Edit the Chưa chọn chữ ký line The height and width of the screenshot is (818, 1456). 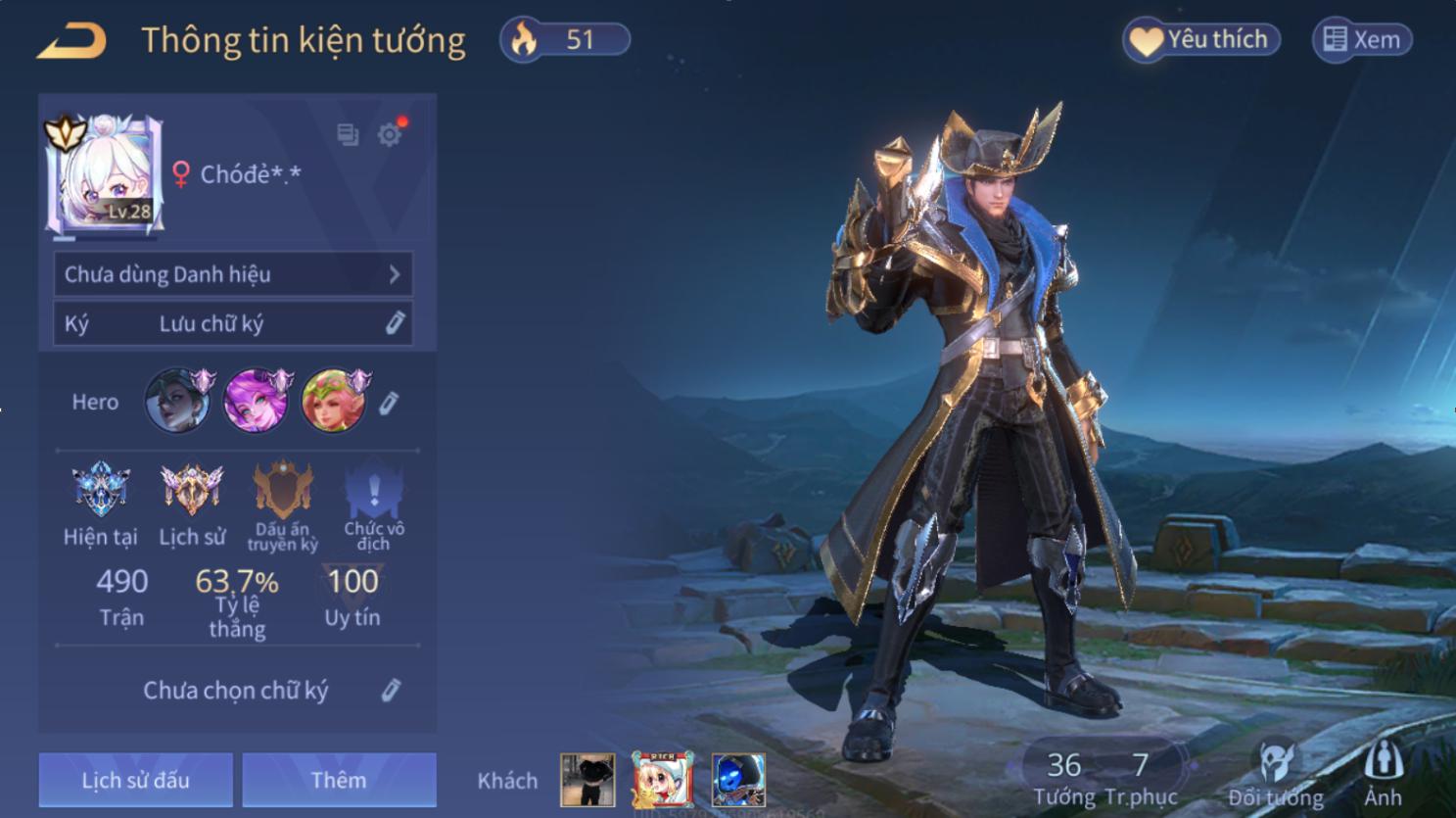pyautogui.click(x=391, y=691)
